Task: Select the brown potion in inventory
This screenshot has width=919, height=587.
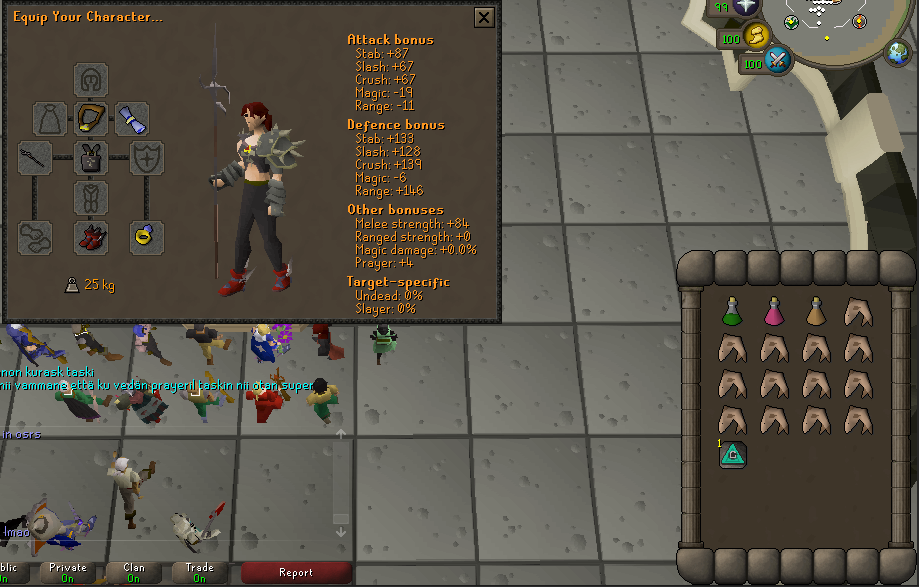Action: click(x=815, y=312)
